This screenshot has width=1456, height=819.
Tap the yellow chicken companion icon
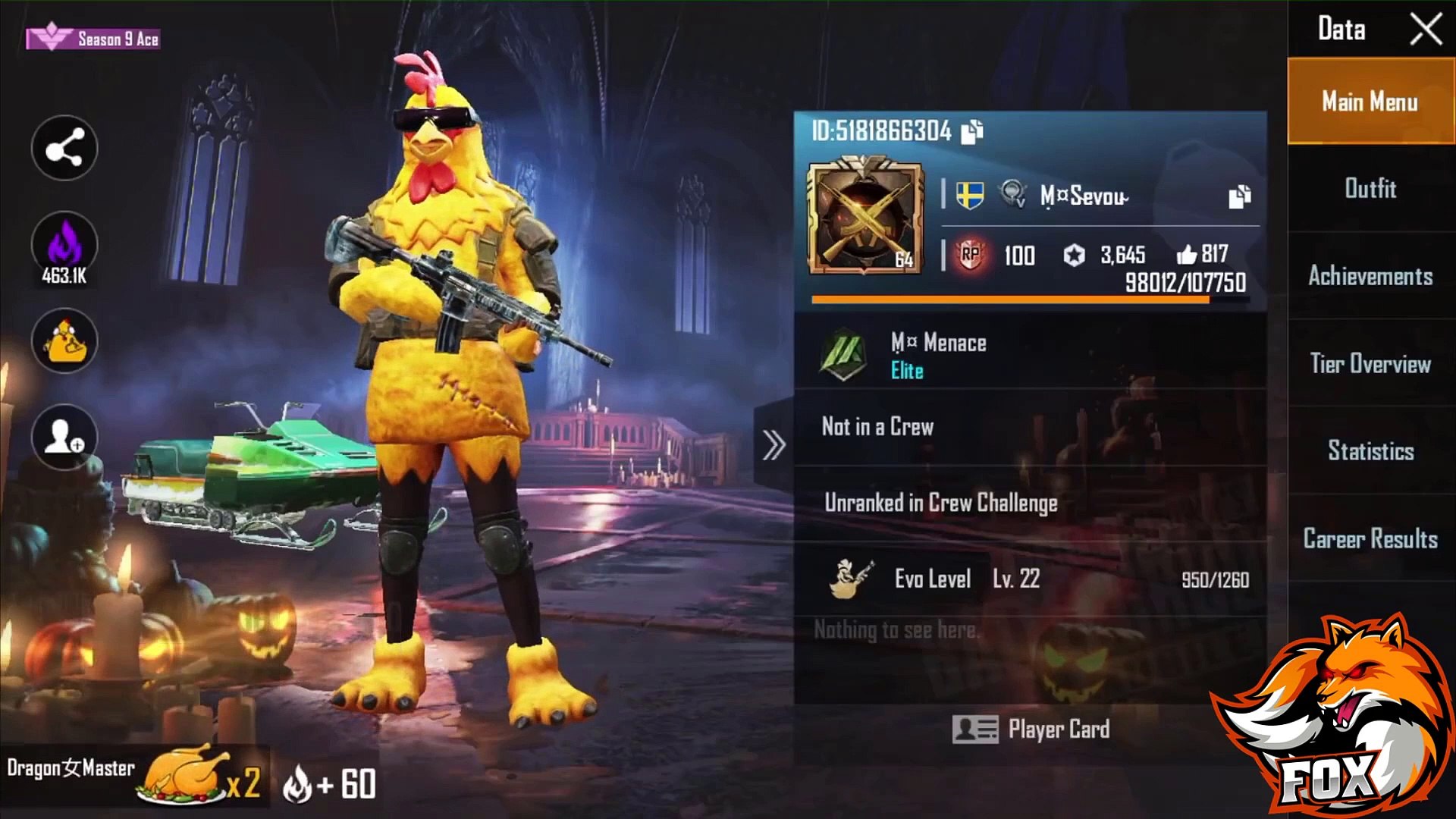(64, 342)
